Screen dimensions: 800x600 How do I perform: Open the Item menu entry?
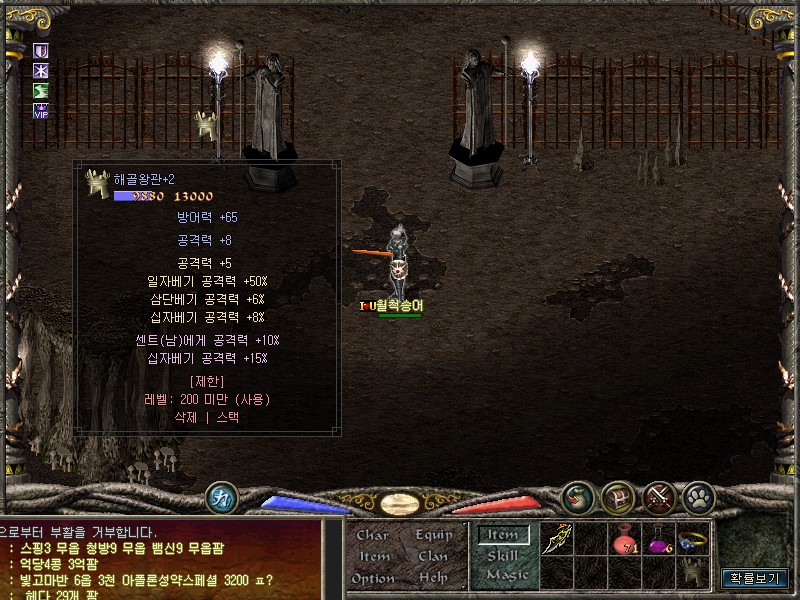pos(375,556)
